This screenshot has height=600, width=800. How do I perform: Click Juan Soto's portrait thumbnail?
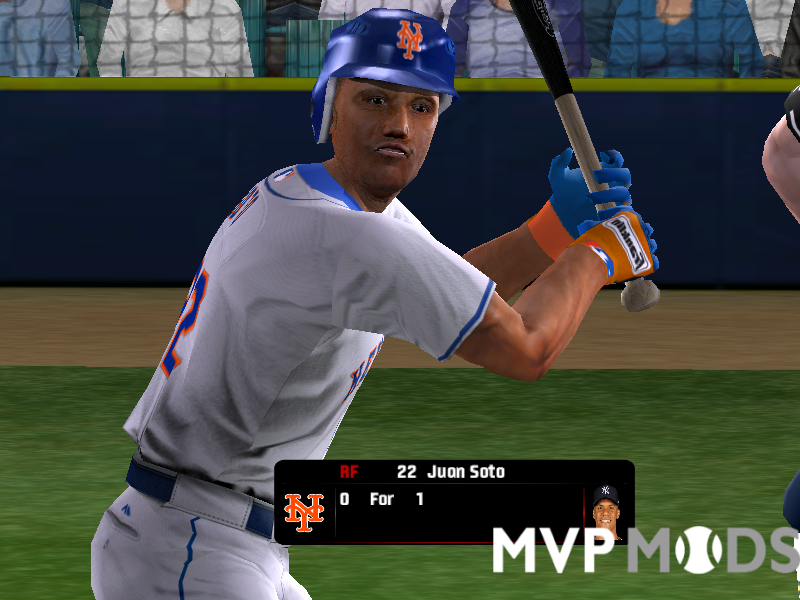[605, 512]
